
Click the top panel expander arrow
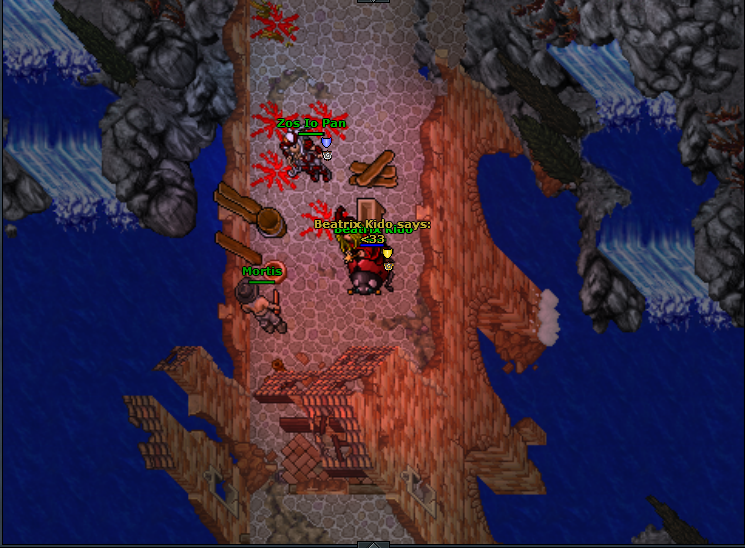click(373, 2)
